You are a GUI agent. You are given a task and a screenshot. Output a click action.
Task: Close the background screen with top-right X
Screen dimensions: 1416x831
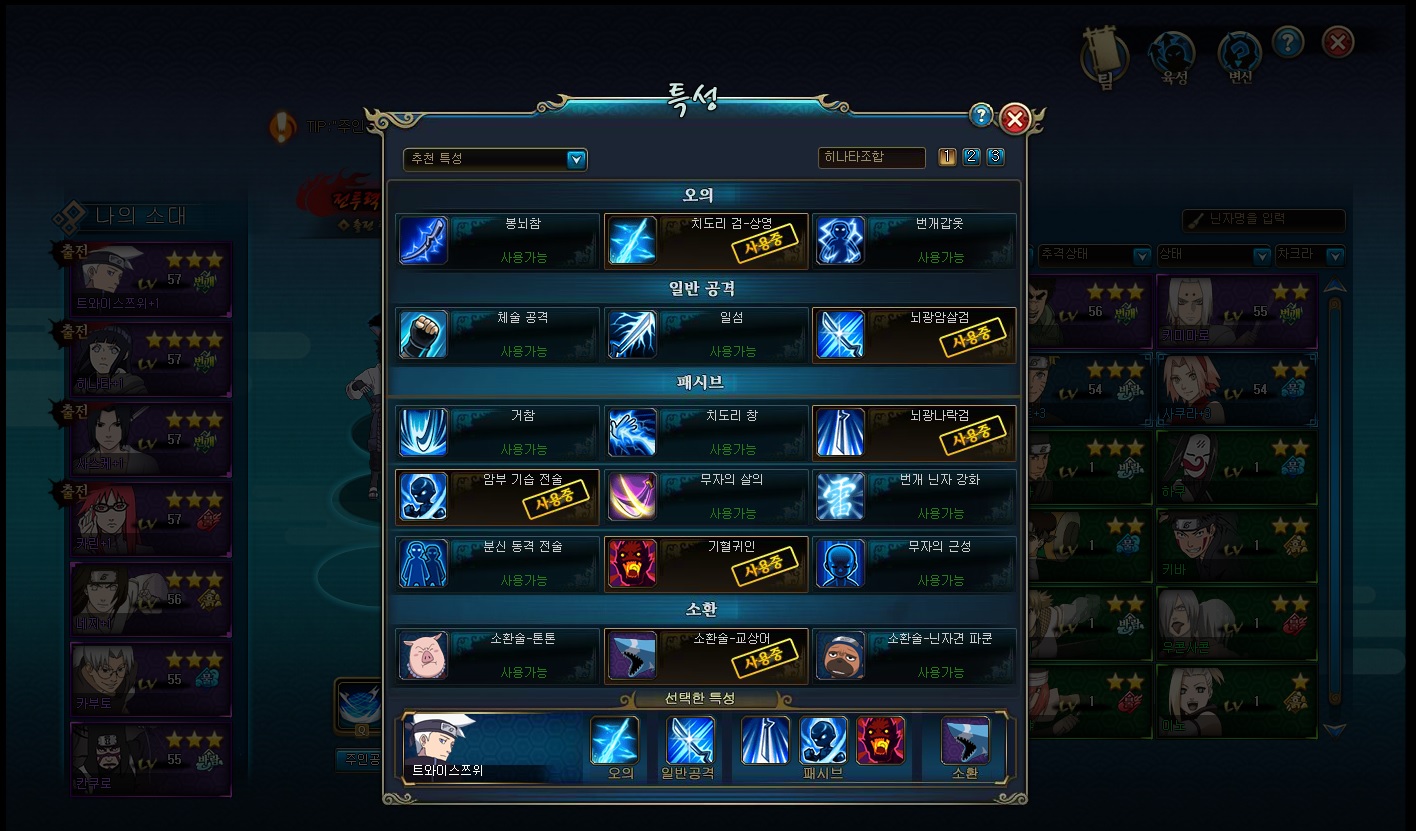[x=1337, y=42]
